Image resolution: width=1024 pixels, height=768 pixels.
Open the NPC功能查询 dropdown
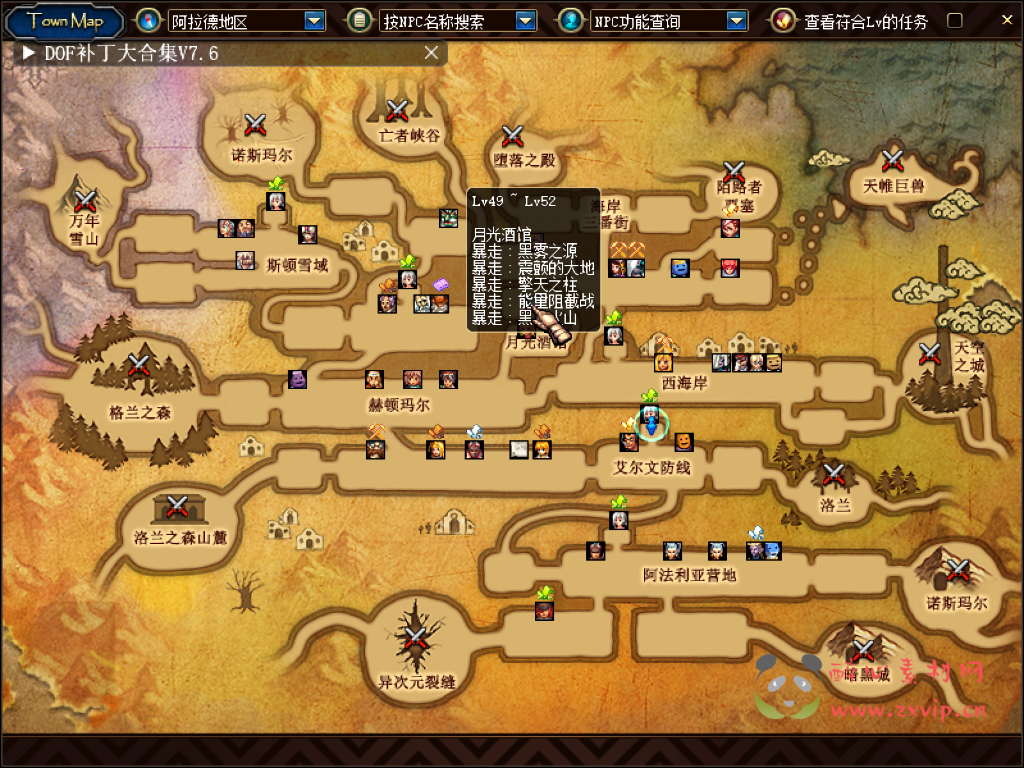pos(737,20)
